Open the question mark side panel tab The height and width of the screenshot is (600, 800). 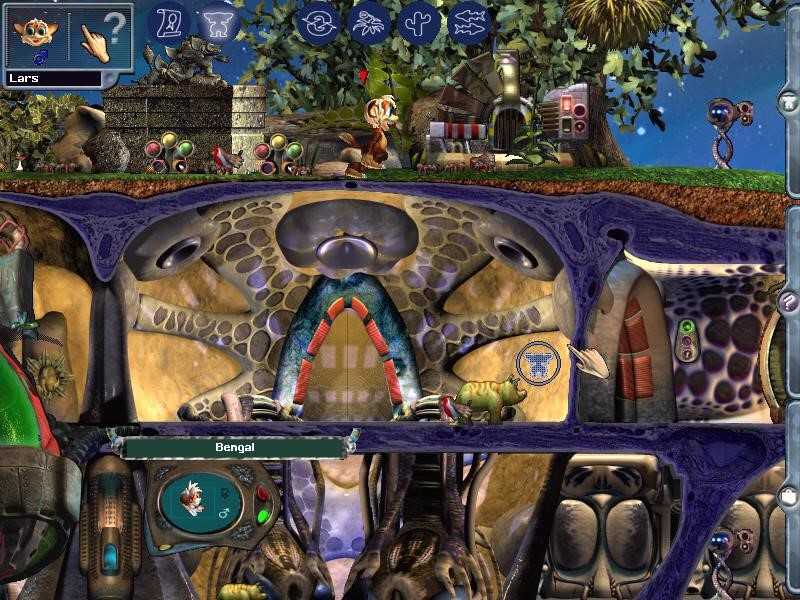pos(790,304)
